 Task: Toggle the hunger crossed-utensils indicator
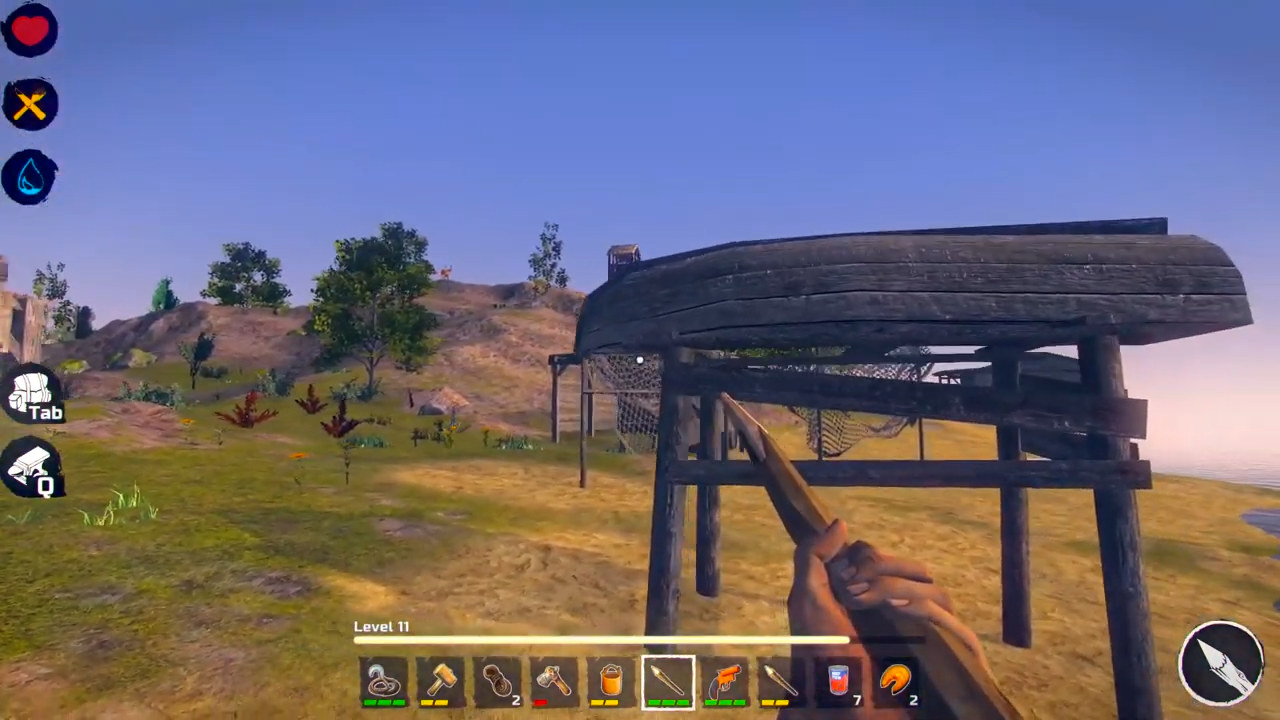(30, 104)
